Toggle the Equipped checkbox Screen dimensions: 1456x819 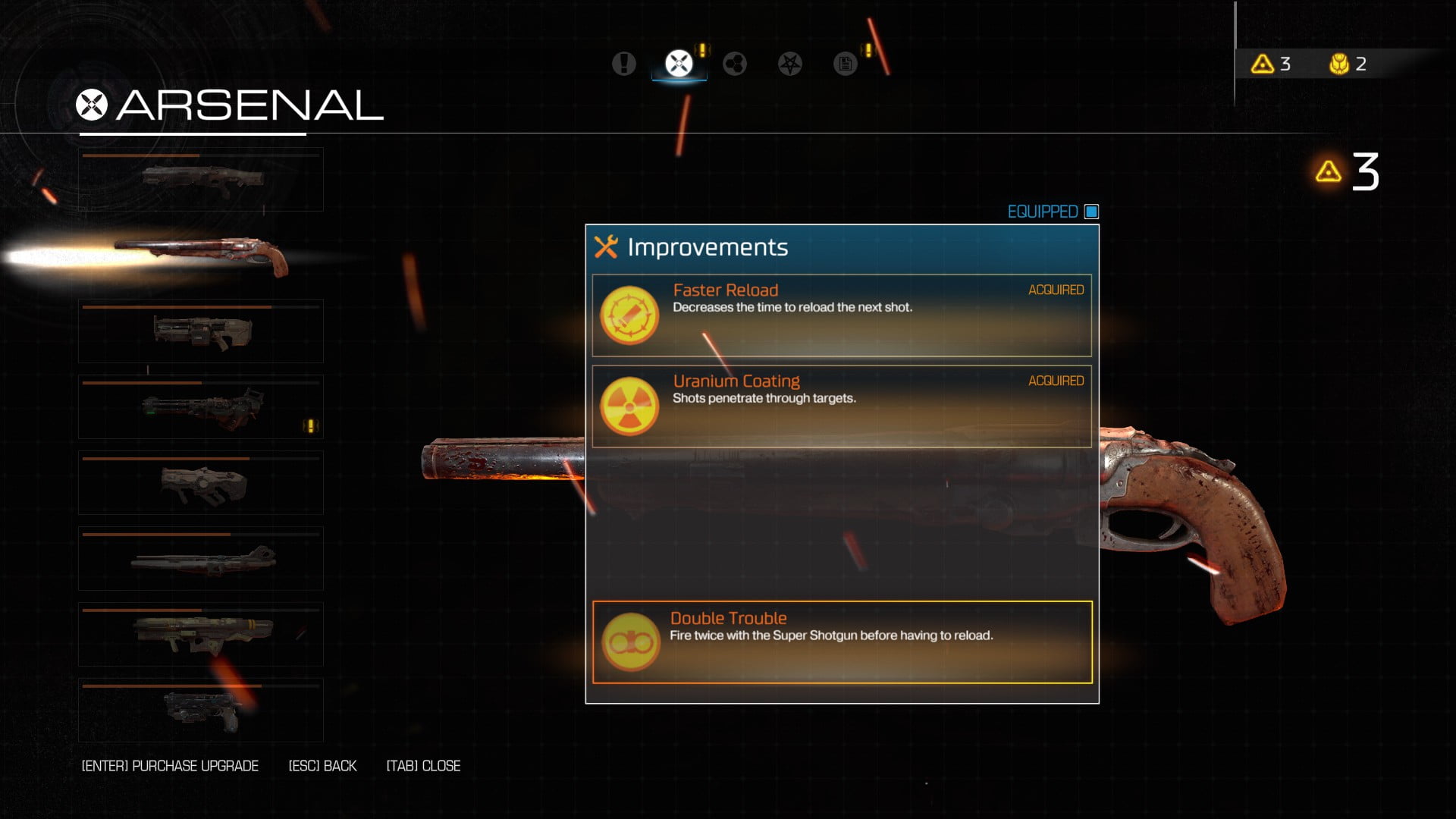(1091, 212)
